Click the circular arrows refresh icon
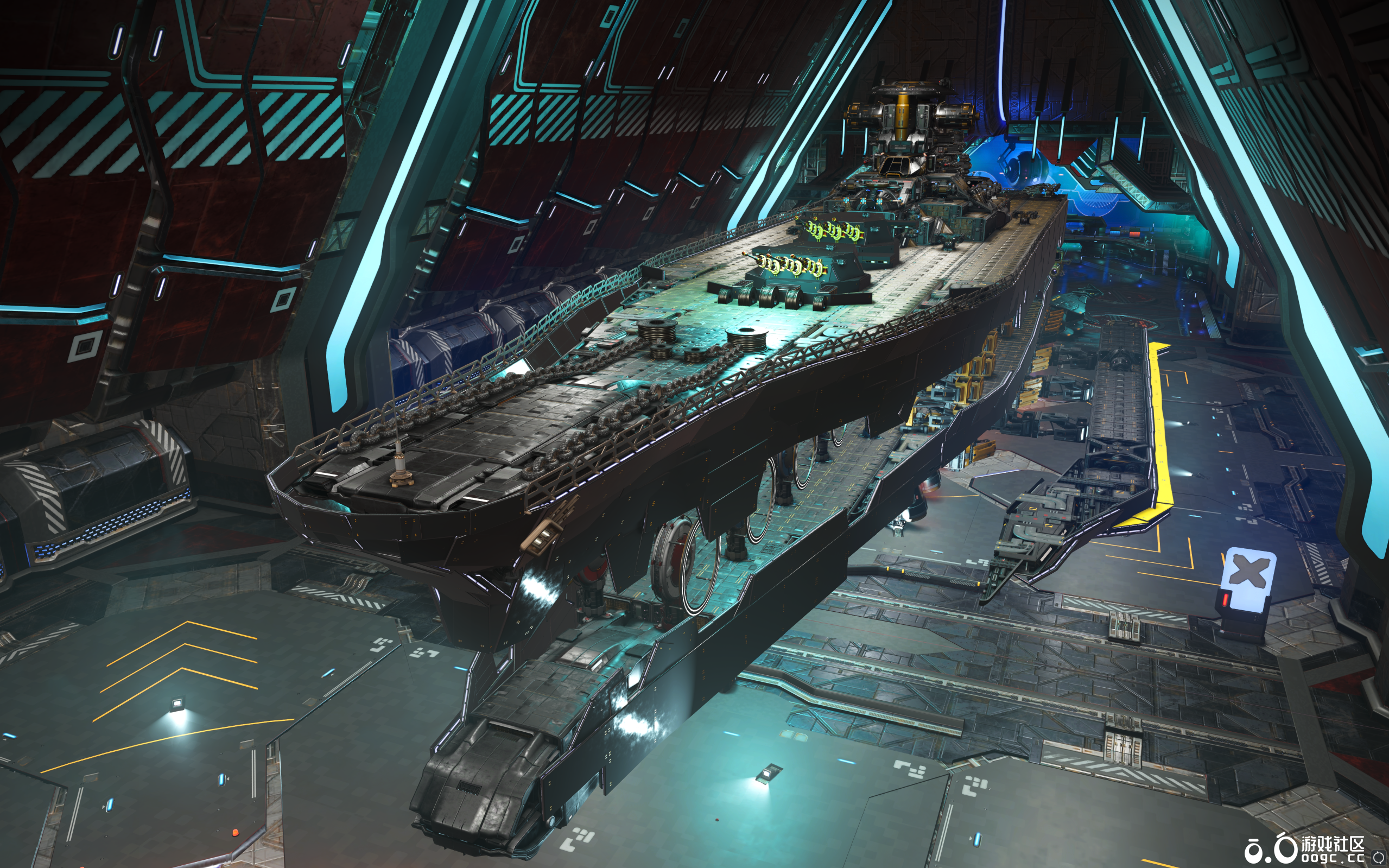Image resolution: width=1389 pixels, height=868 pixels. [1378, 857]
